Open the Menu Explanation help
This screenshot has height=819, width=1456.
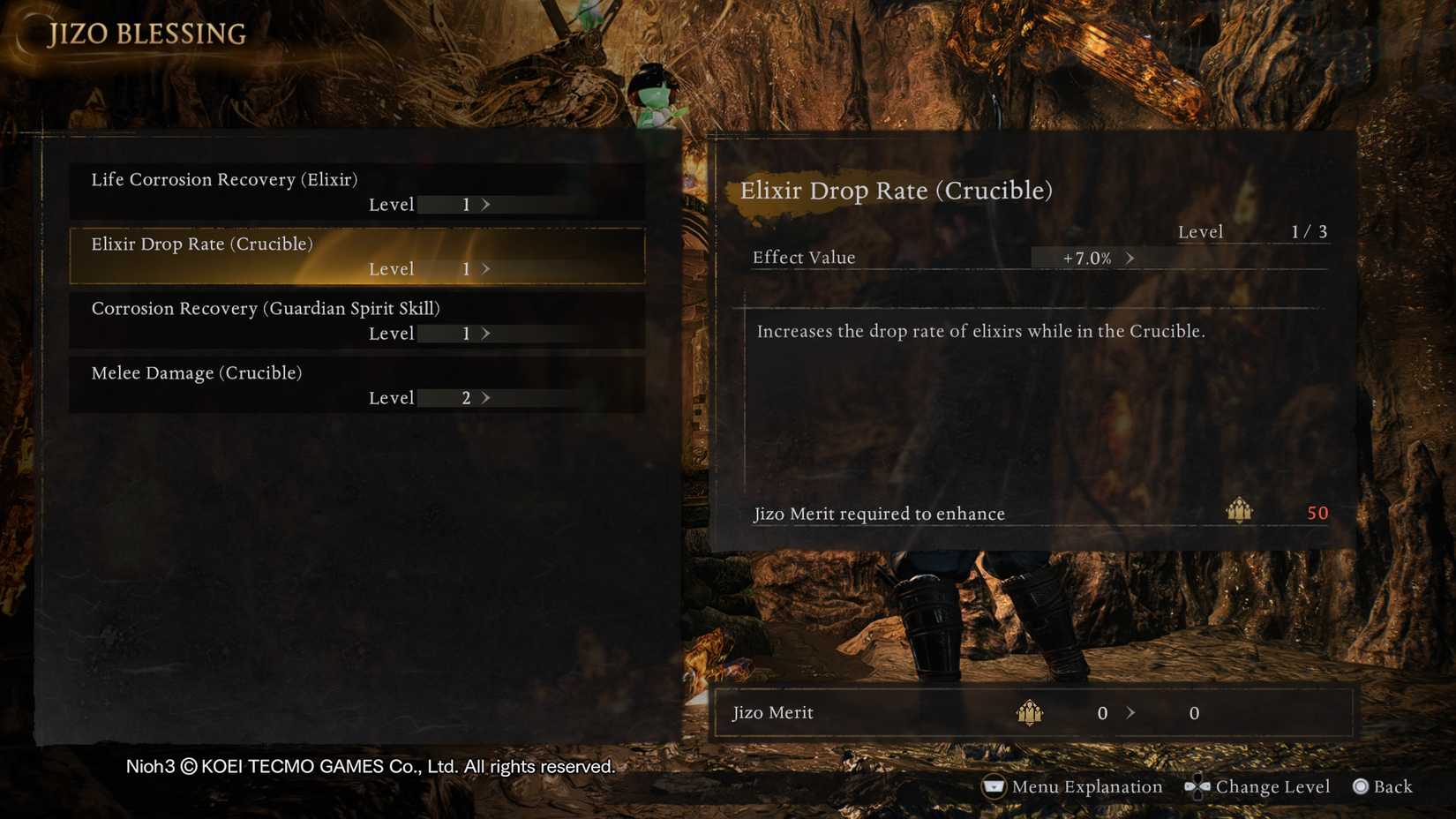tap(1072, 786)
